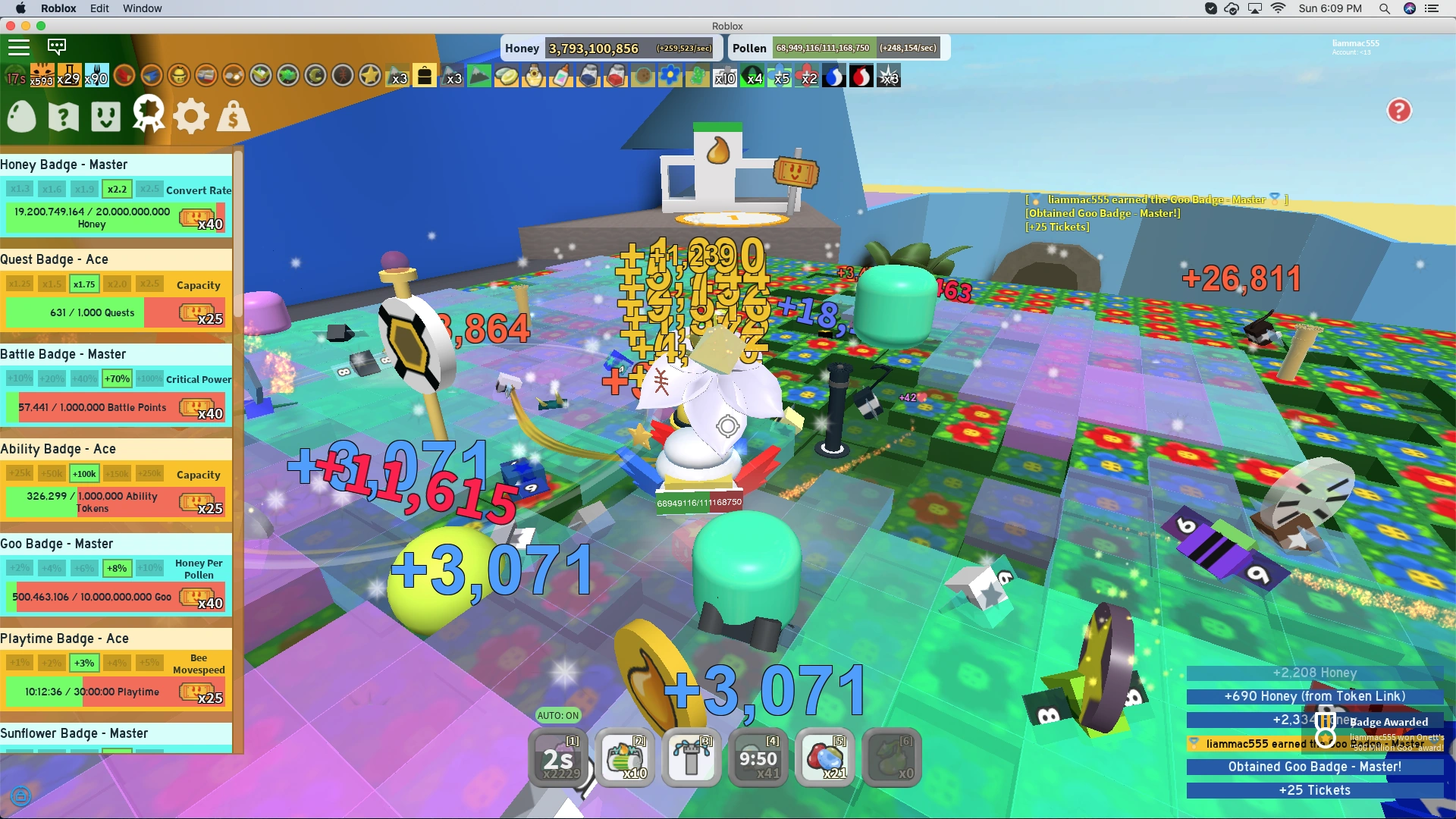Viewport: 1456px width, 819px height.
Task: Open the bees face panel icon
Action: (x=105, y=115)
